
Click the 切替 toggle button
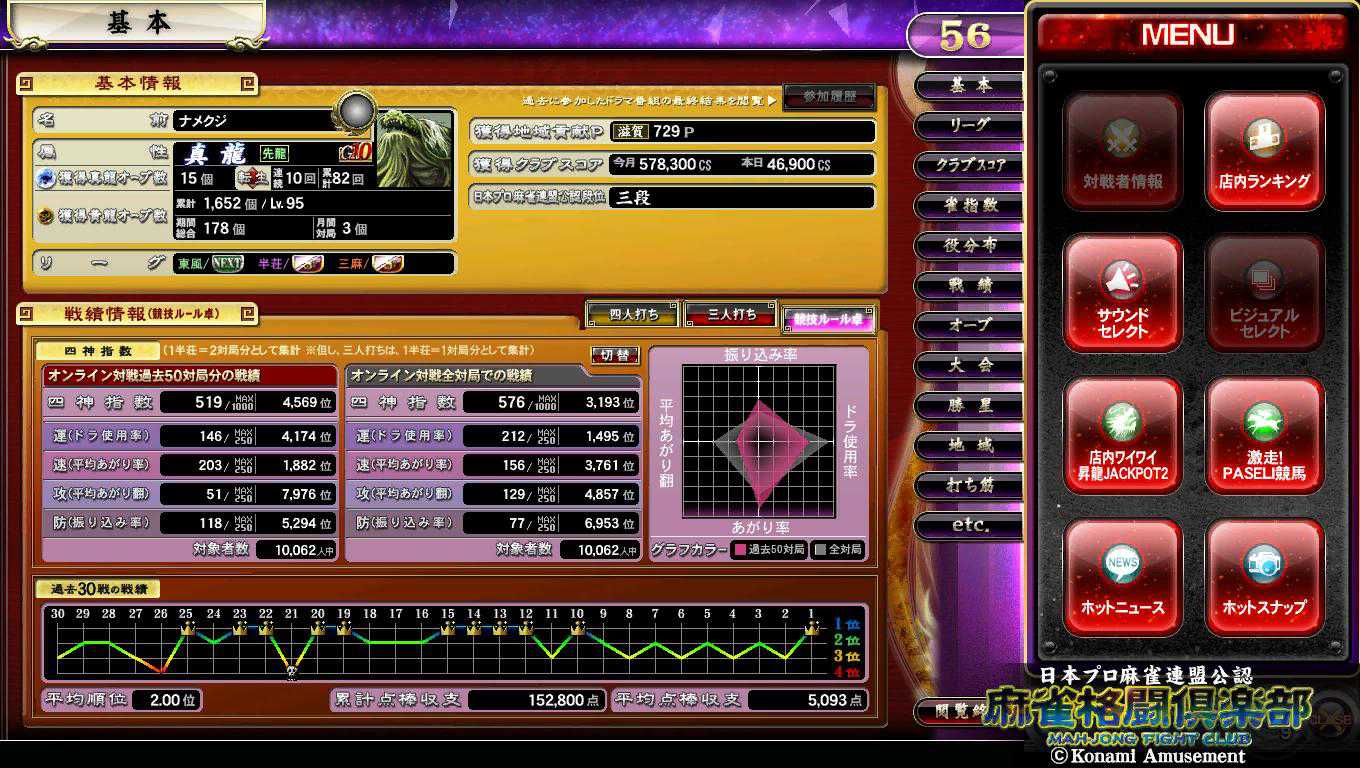point(615,355)
